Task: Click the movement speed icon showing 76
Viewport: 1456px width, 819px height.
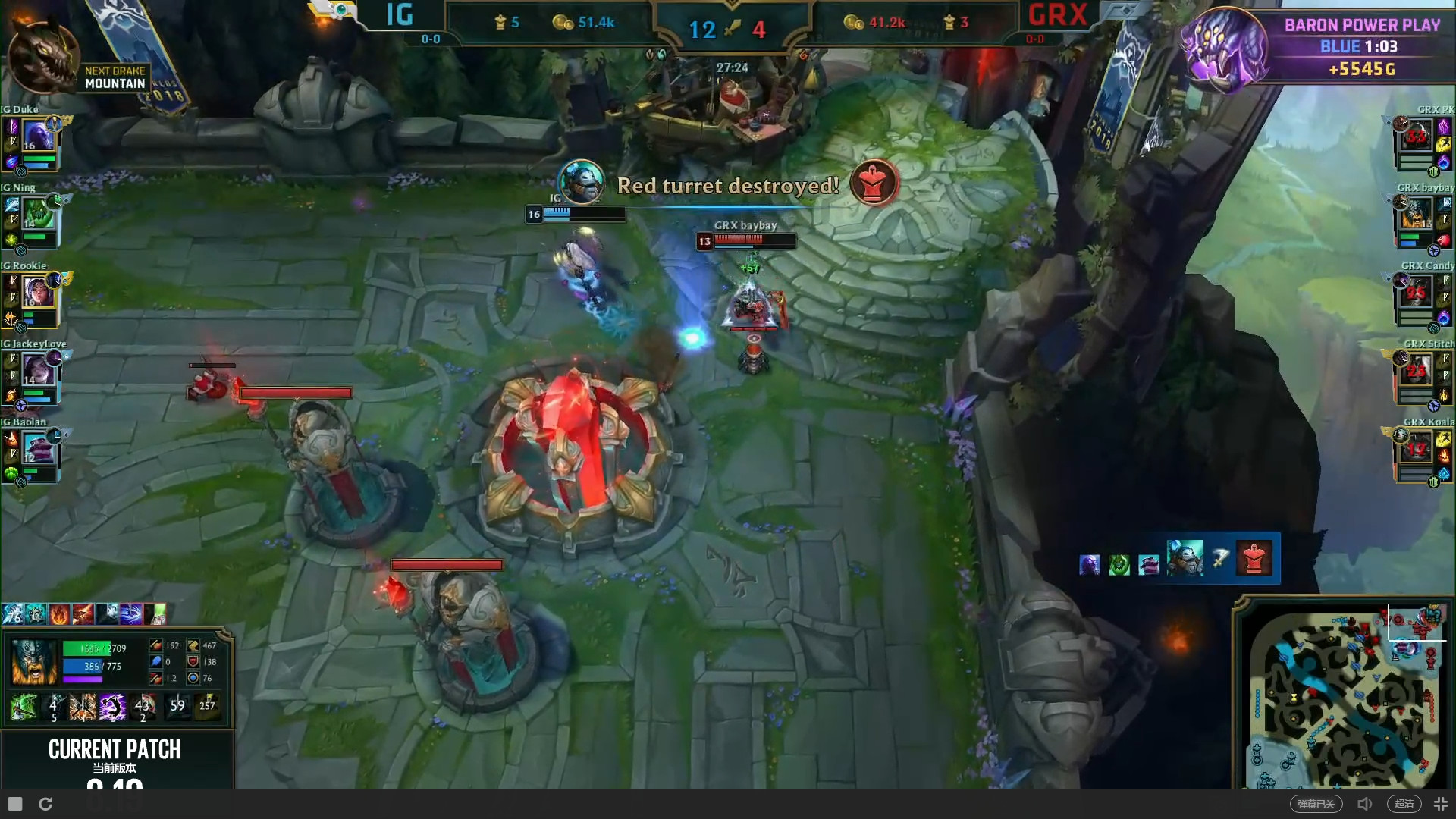Action: point(193,677)
